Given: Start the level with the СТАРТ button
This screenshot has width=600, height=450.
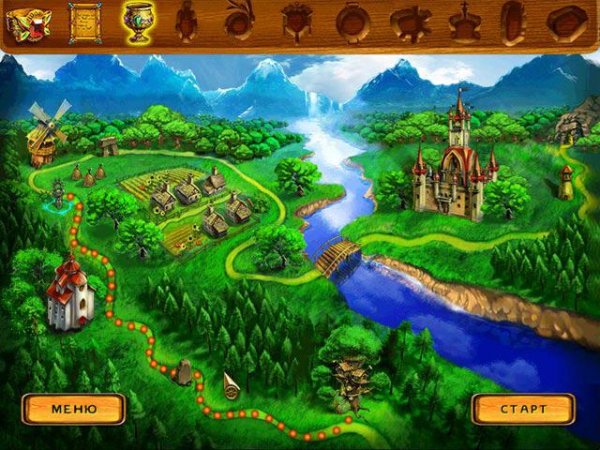Looking at the screenshot, I should pos(523,409).
